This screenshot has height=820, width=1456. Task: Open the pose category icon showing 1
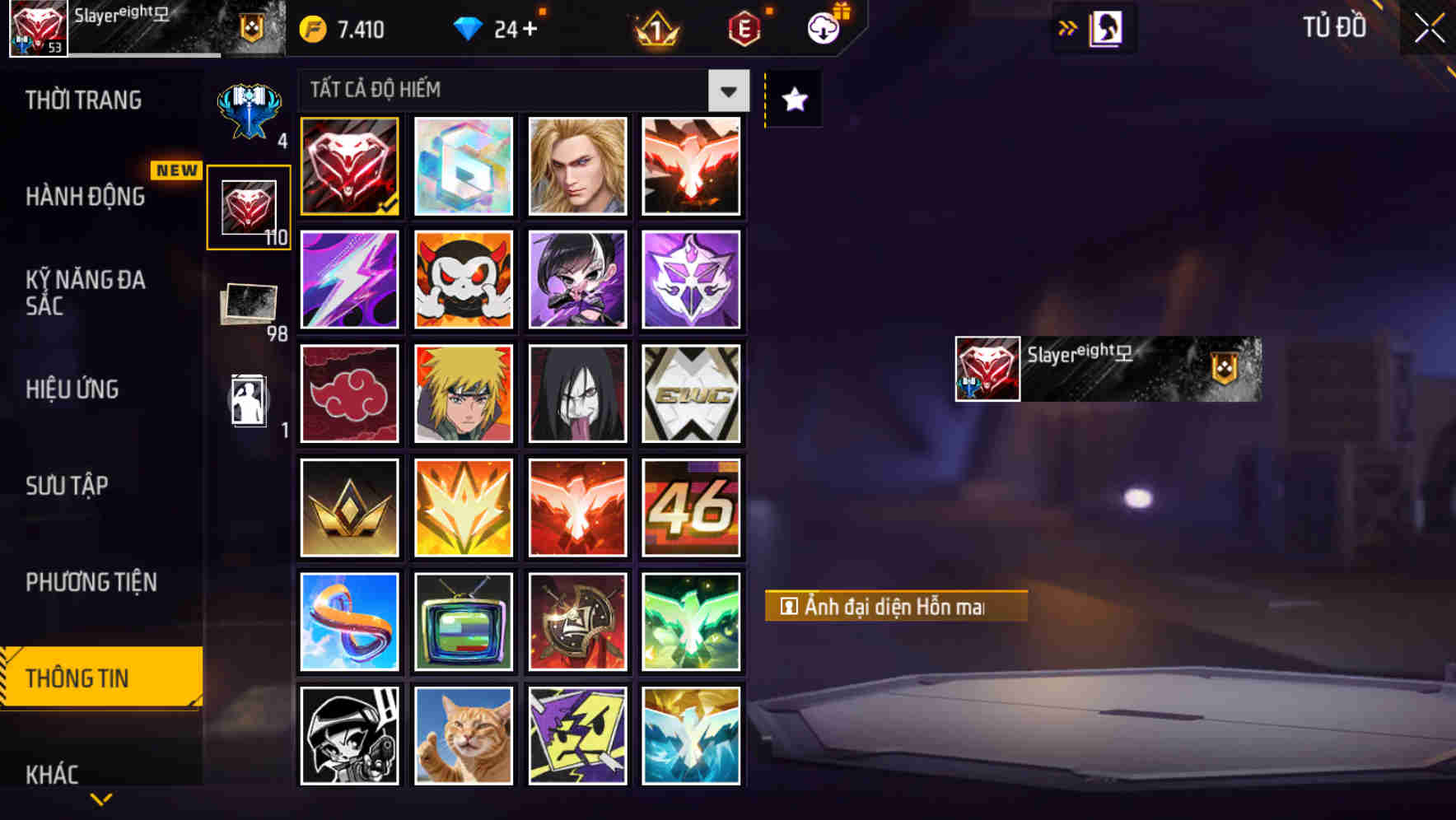tap(247, 401)
